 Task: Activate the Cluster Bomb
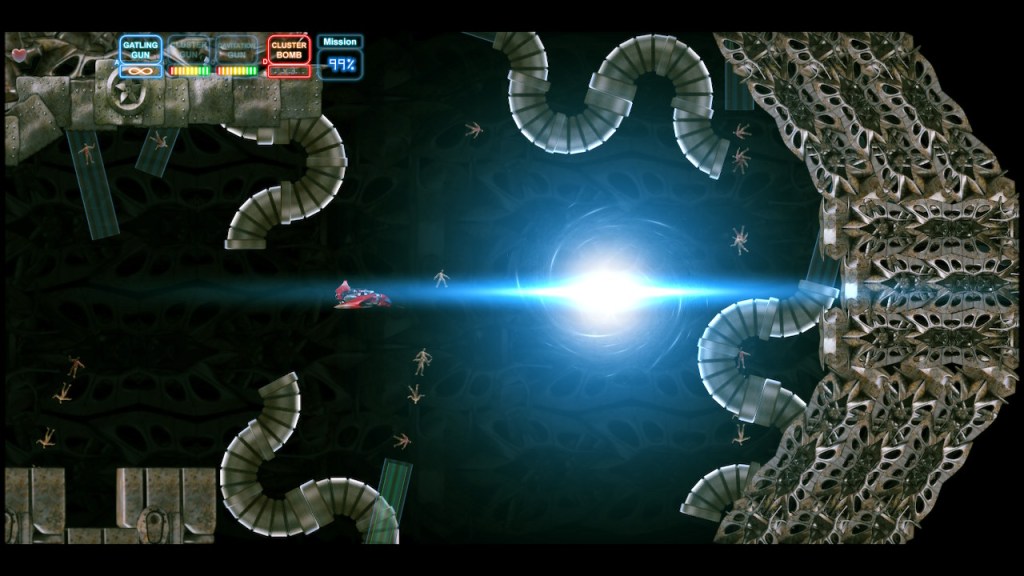click(288, 49)
